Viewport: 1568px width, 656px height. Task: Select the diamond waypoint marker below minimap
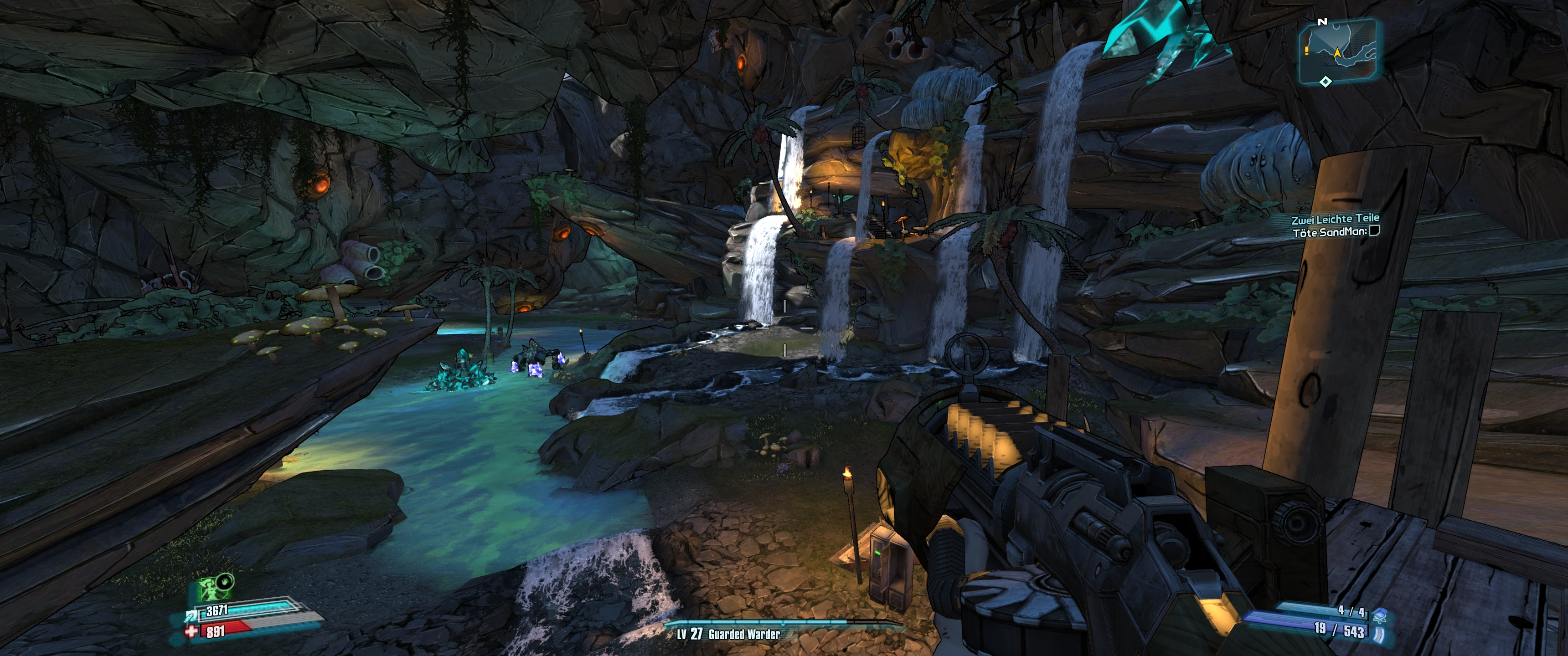tap(1325, 82)
